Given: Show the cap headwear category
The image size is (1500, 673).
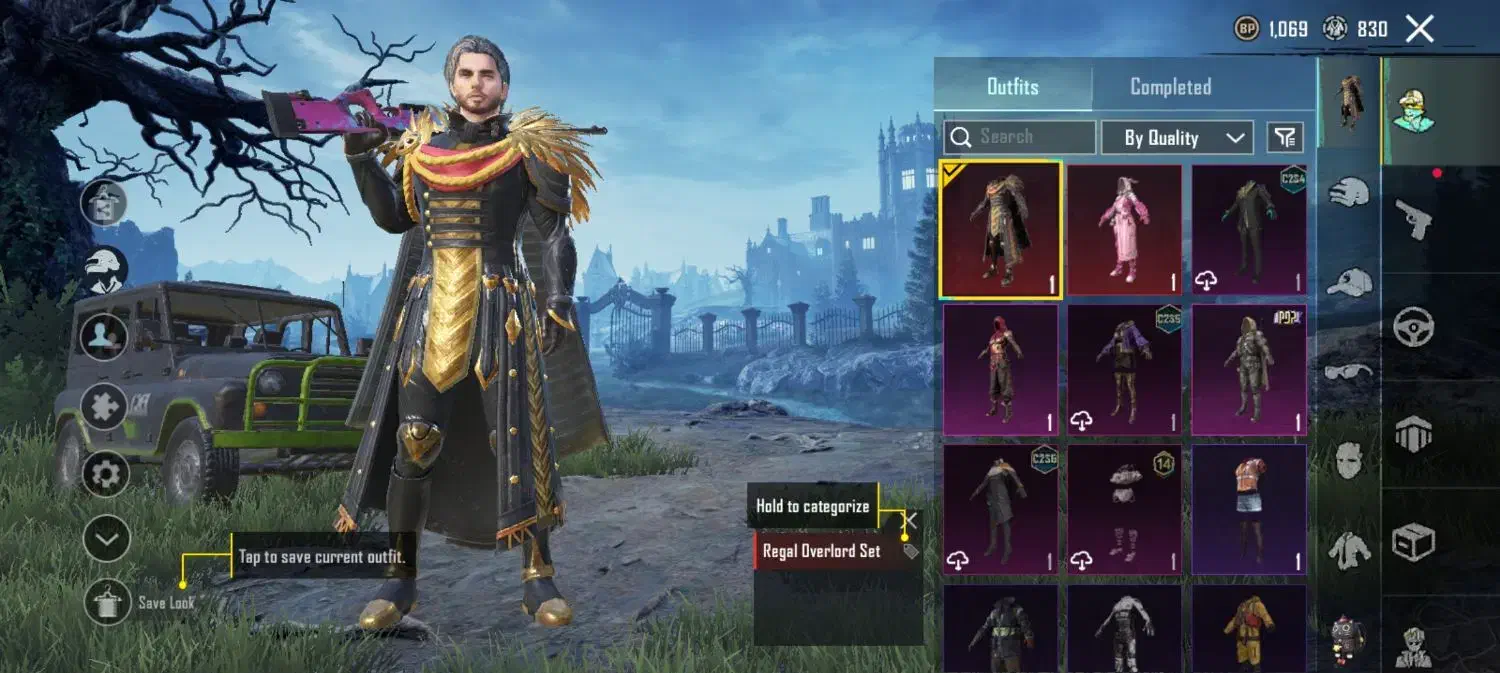Looking at the screenshot, I should (x=1349, y=282).
